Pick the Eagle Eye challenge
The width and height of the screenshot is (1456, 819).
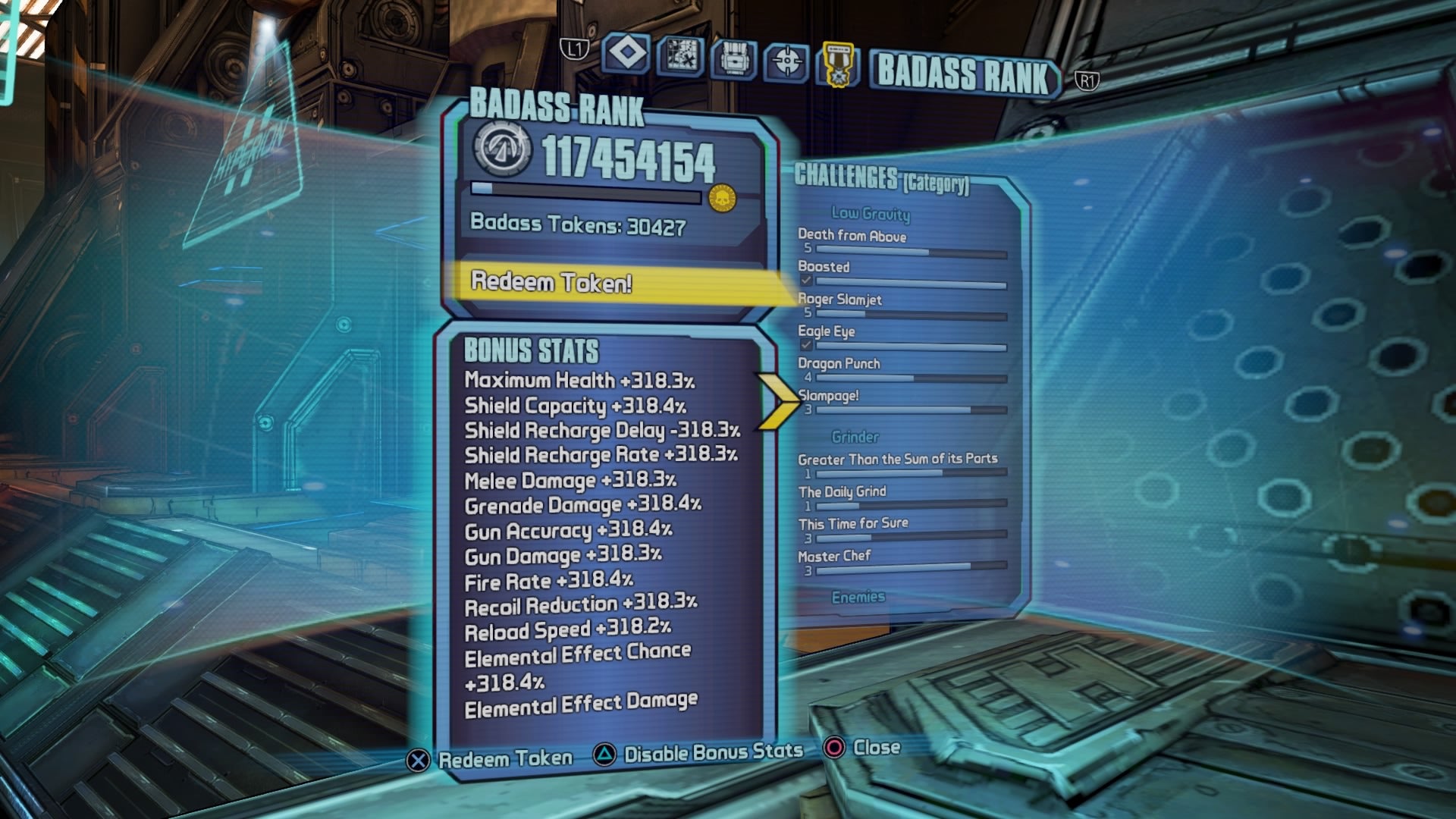pyautogui.click(x=826, y=331)
